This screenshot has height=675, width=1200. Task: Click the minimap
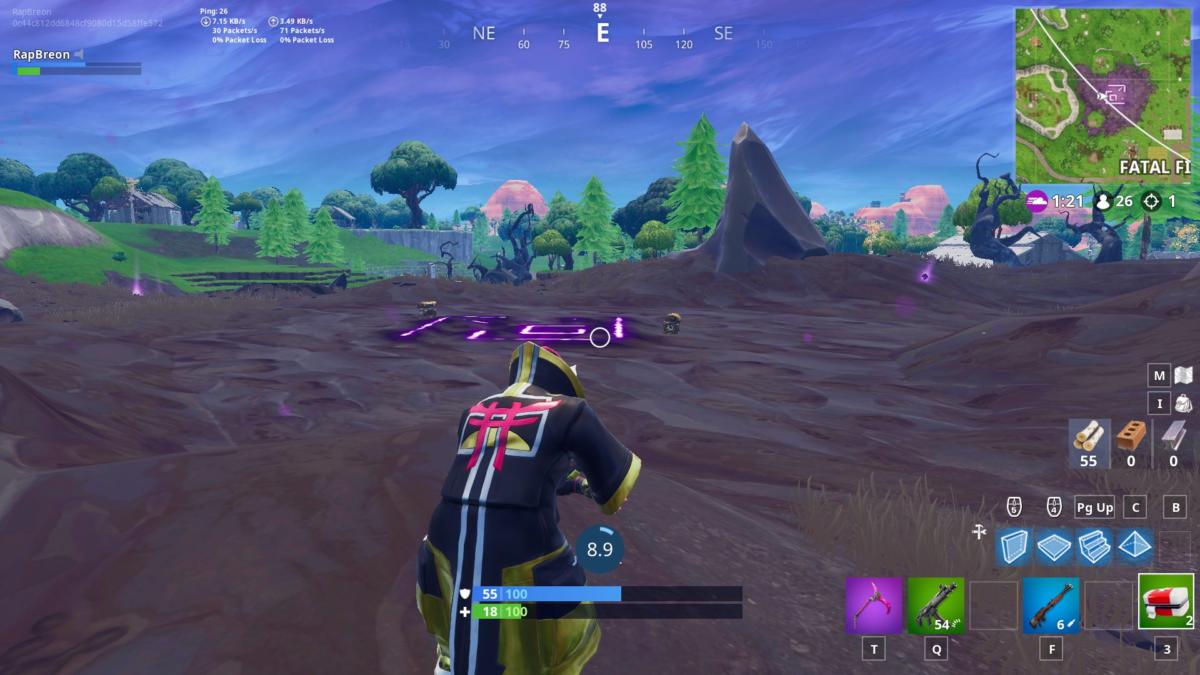pos(1106,96)
